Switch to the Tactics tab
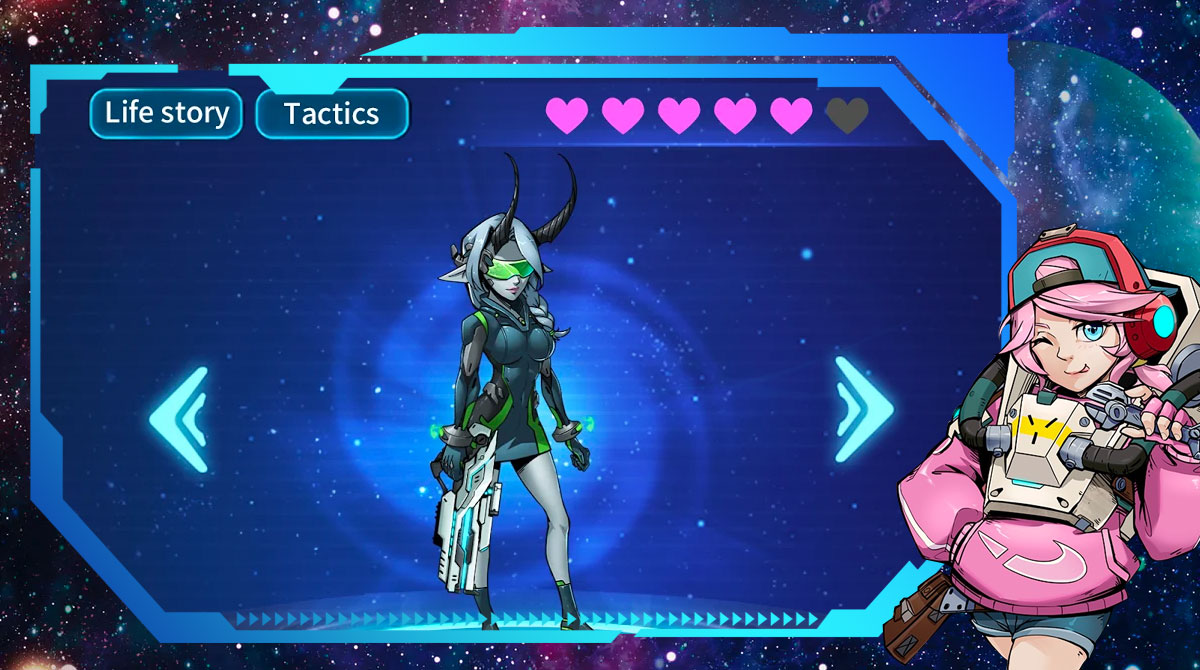This screenshot has height=670, width=1200. pyautogui.click(x=332, y=114)
